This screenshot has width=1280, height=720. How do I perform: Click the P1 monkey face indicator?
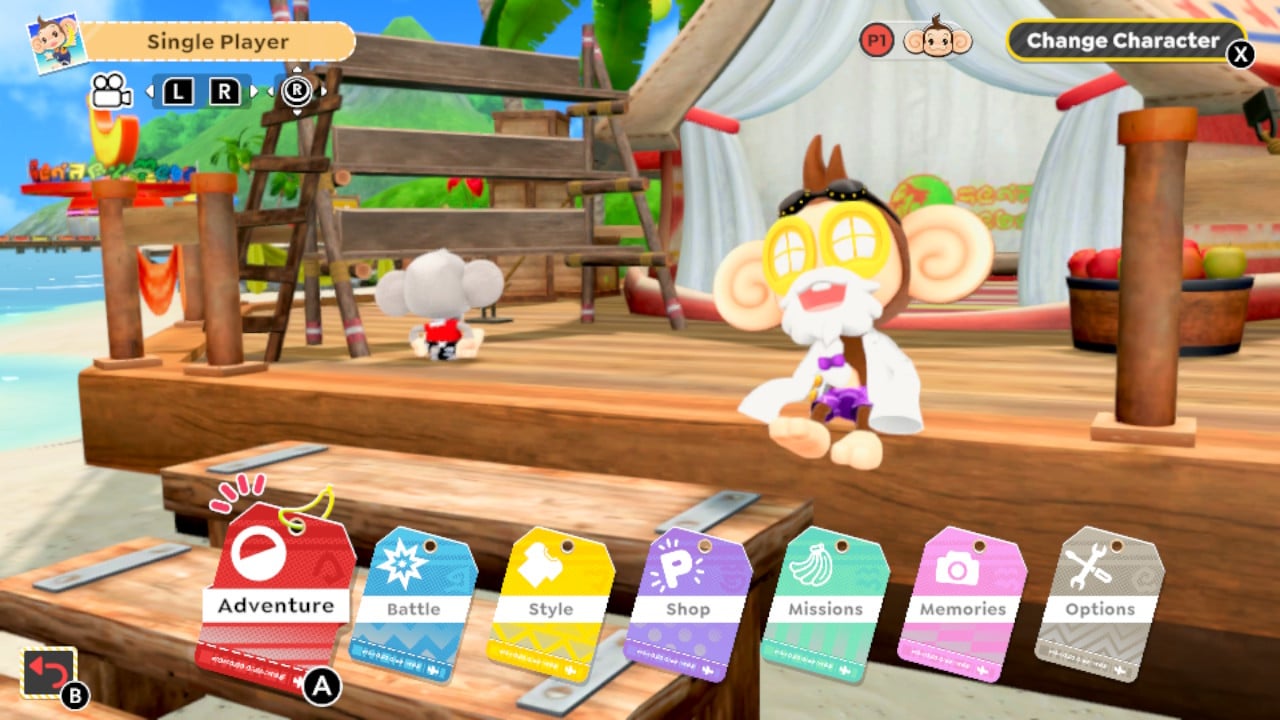tap(937, 40)
